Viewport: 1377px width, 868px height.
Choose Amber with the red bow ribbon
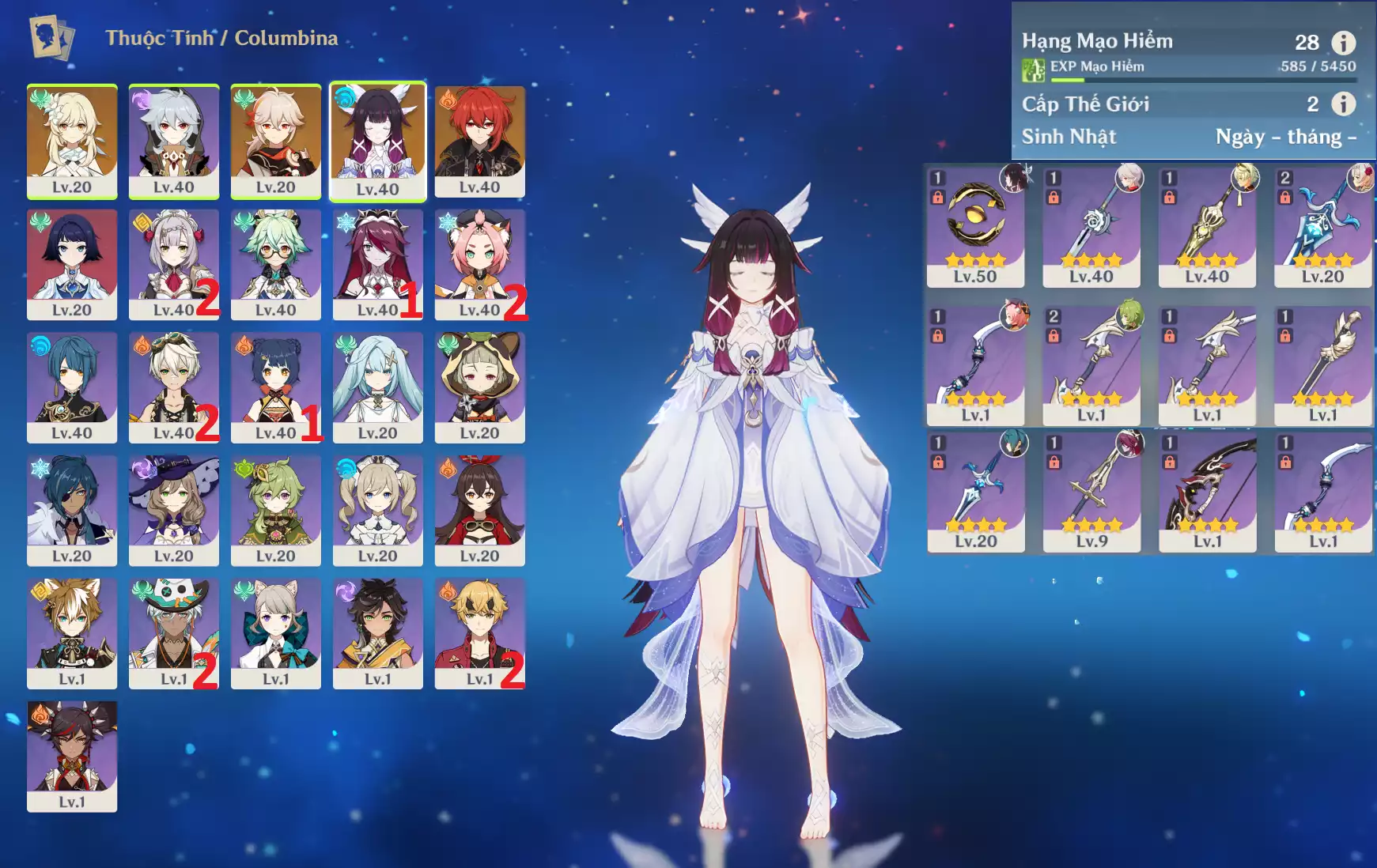pos(479,510)
